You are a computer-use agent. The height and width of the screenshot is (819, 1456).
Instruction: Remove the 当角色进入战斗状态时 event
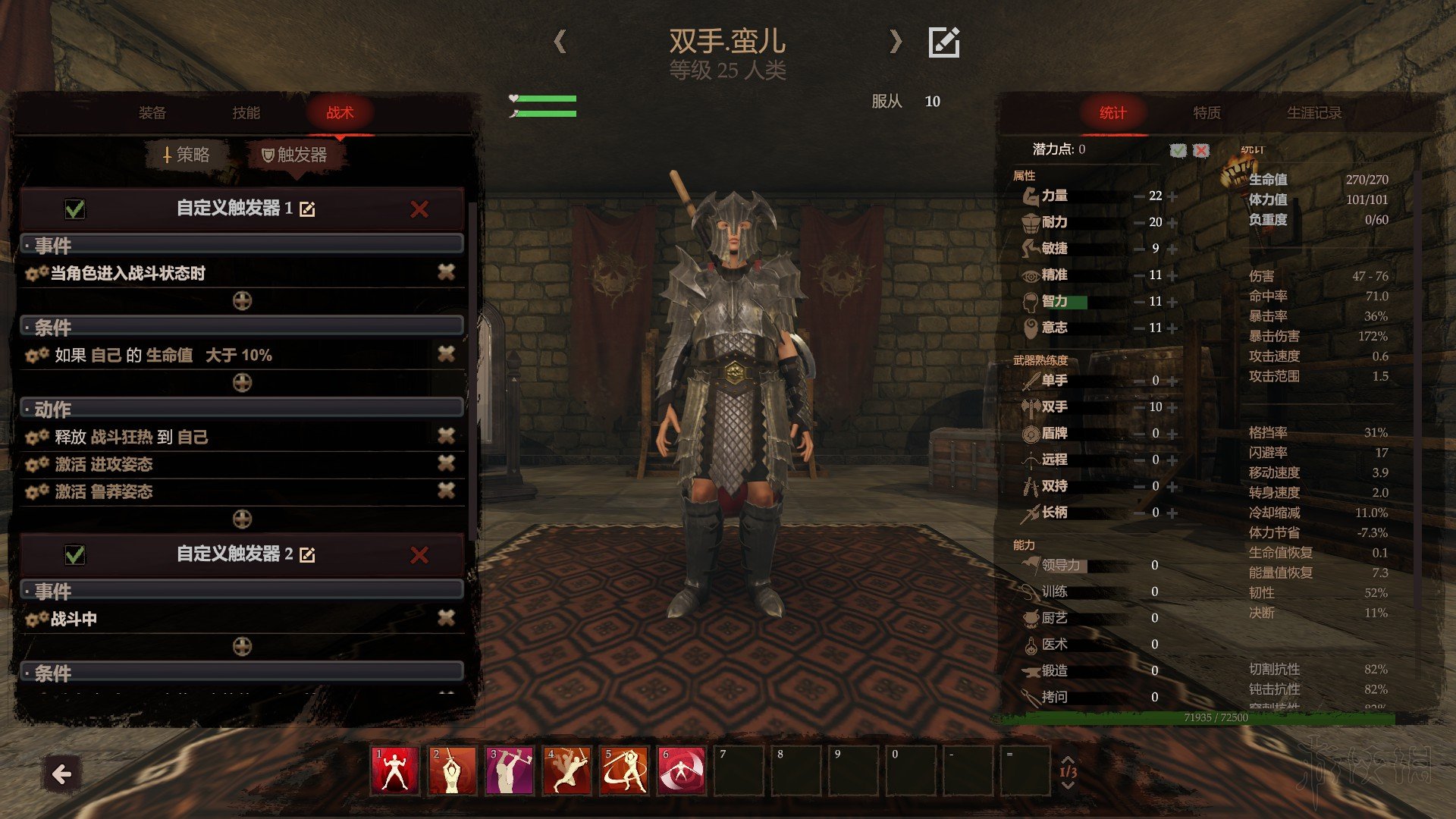[x=446, y=272]
